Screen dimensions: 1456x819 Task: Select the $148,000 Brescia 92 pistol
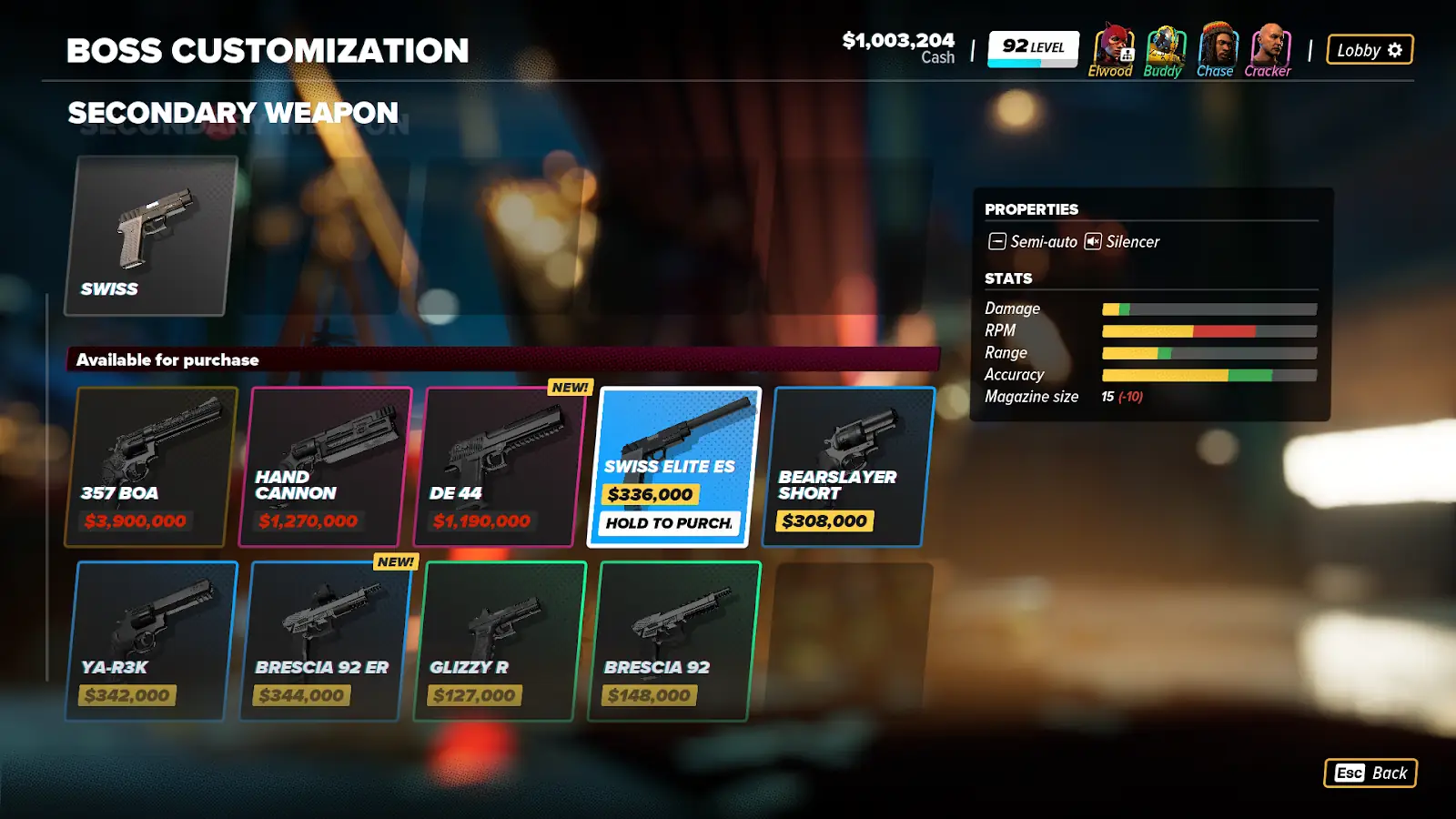click(x=674, y=641)
